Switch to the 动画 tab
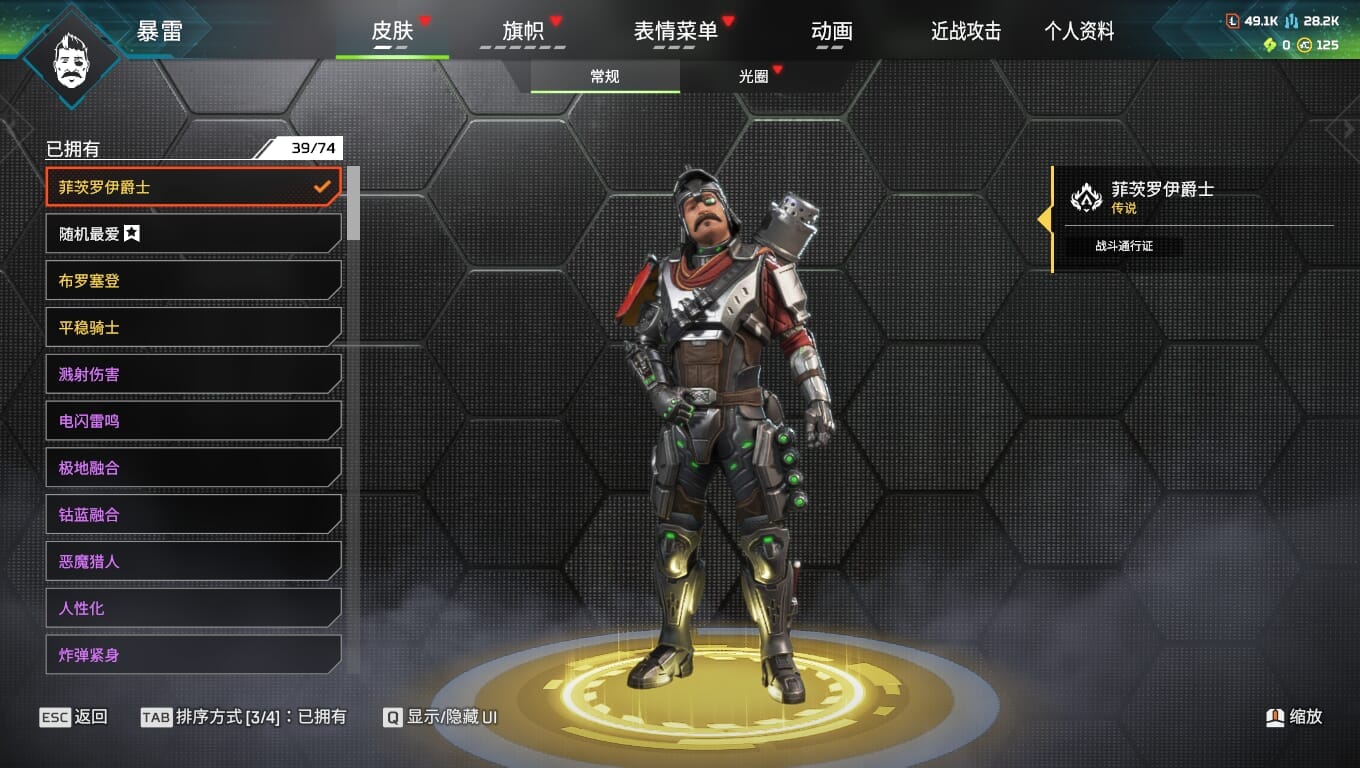 click(x=831, y=31)
